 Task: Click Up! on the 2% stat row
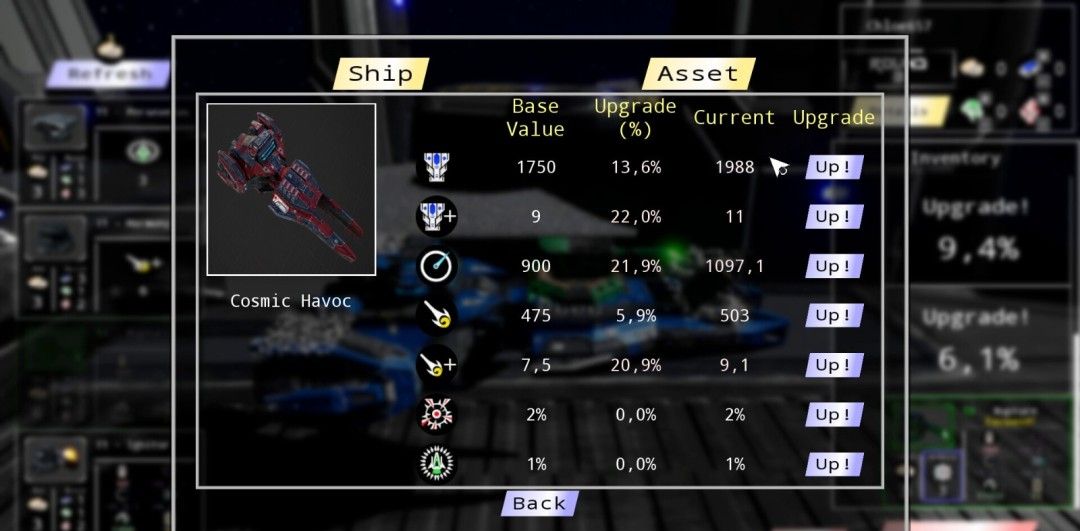coord(833,415)
